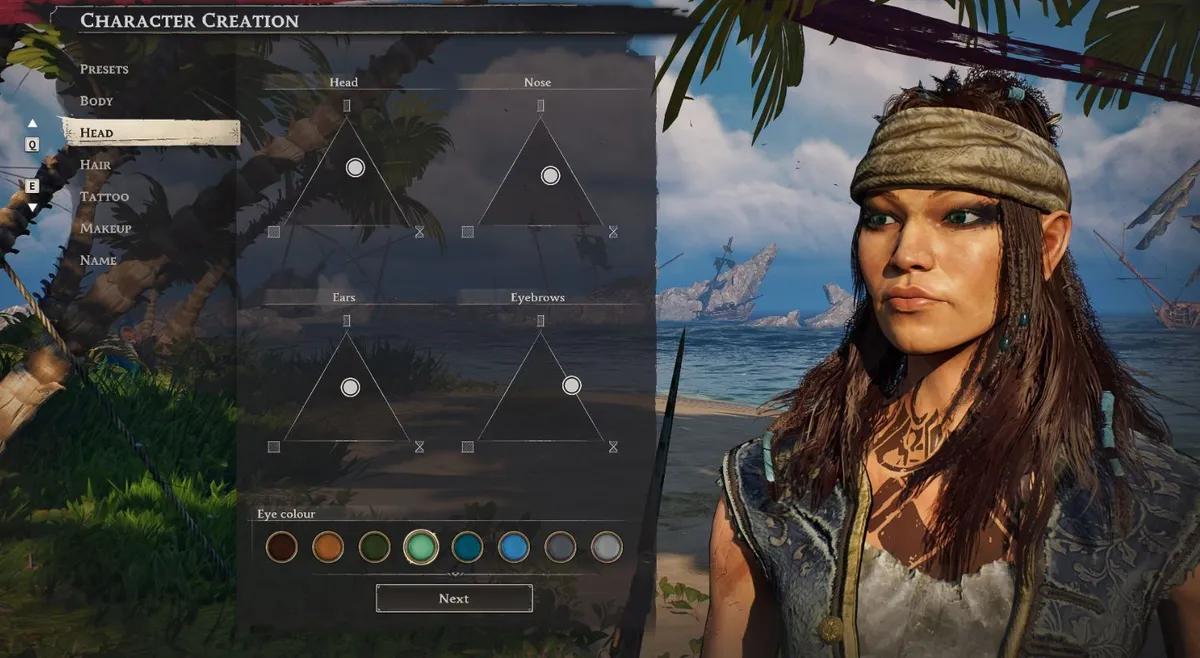The image size is (1200, 658).
Task: Pick the orange eye colour swatch
Action: click(328, 547)
